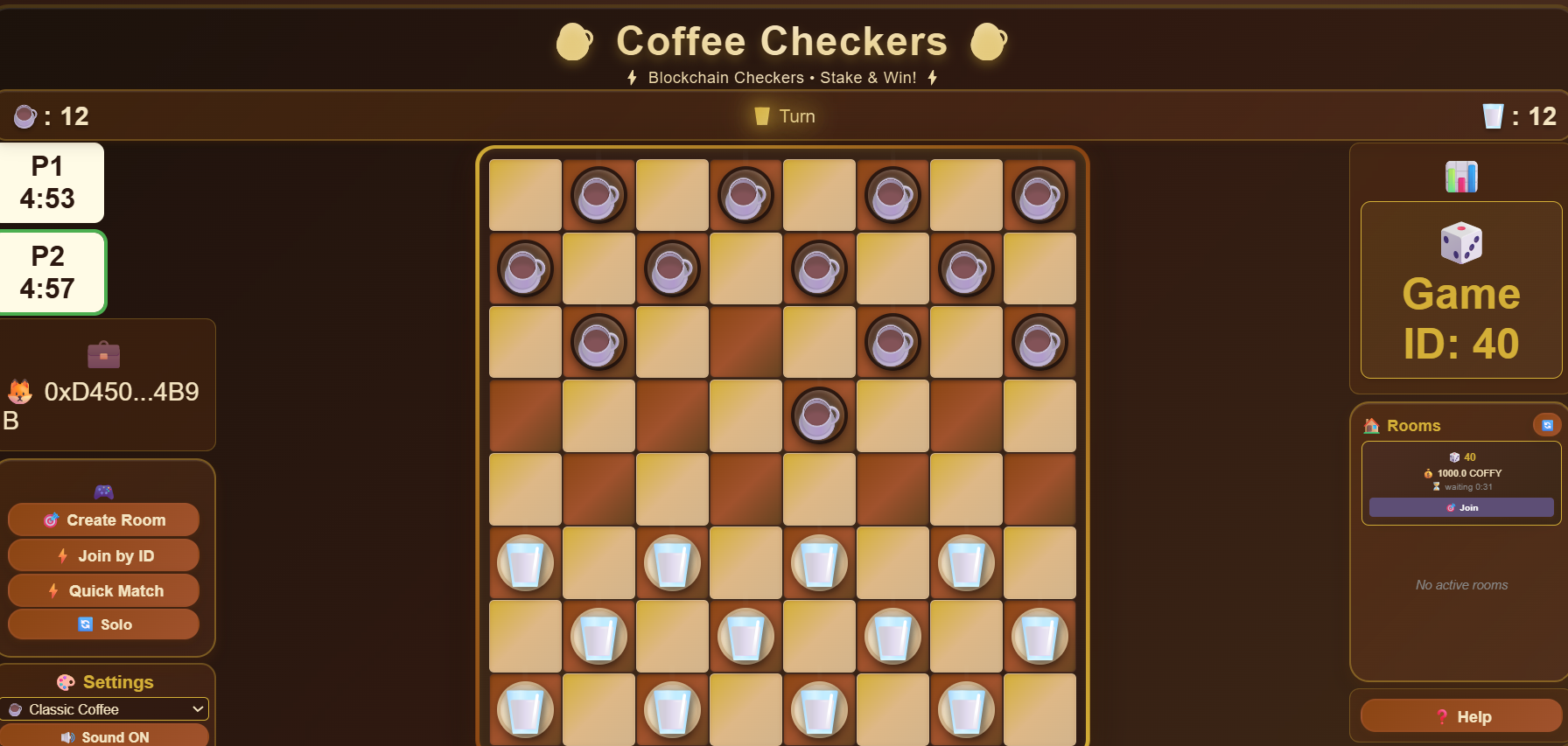Click the briefcase icon above the wallet address
The width and height of the screenshot is (1568, 746).
[104, 355]
